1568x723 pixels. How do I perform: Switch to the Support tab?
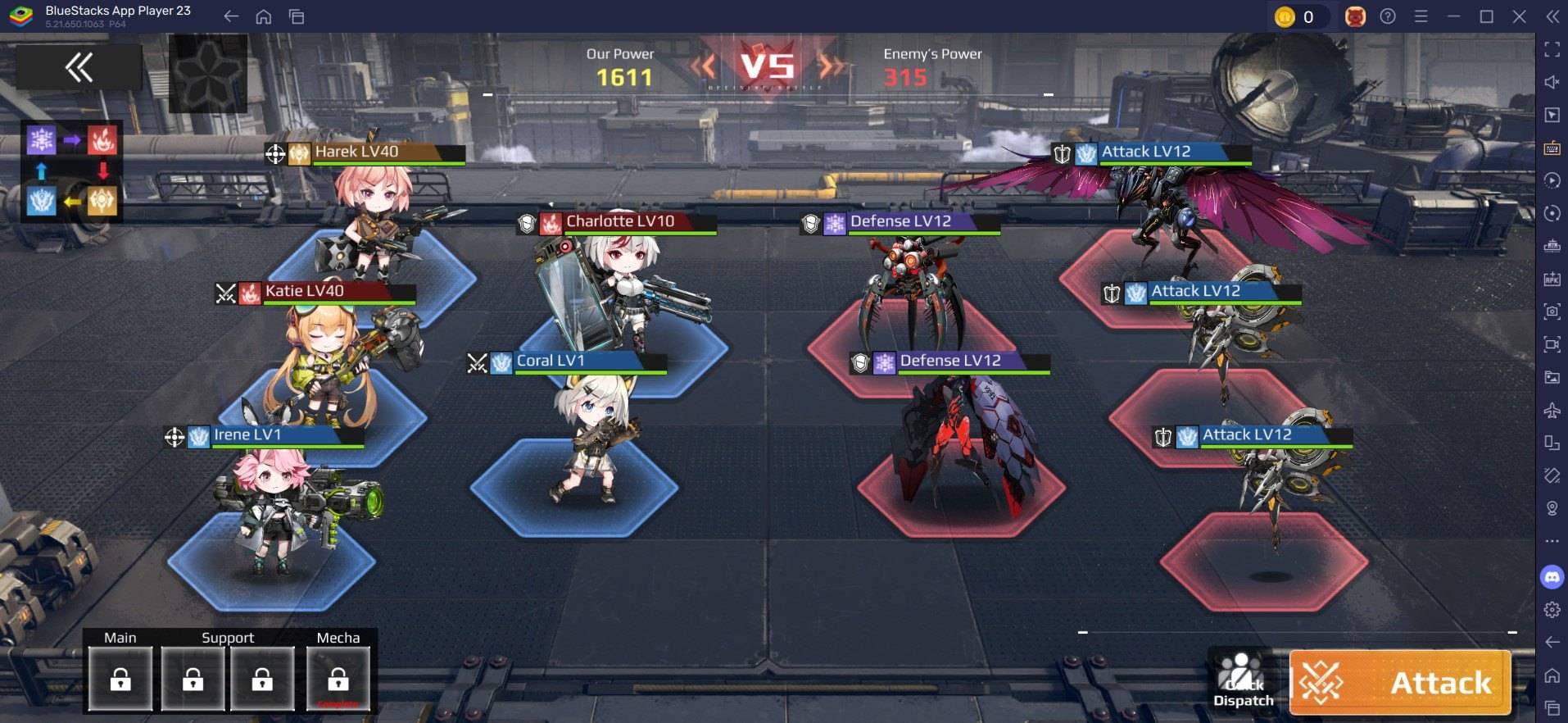pos(229,637)
